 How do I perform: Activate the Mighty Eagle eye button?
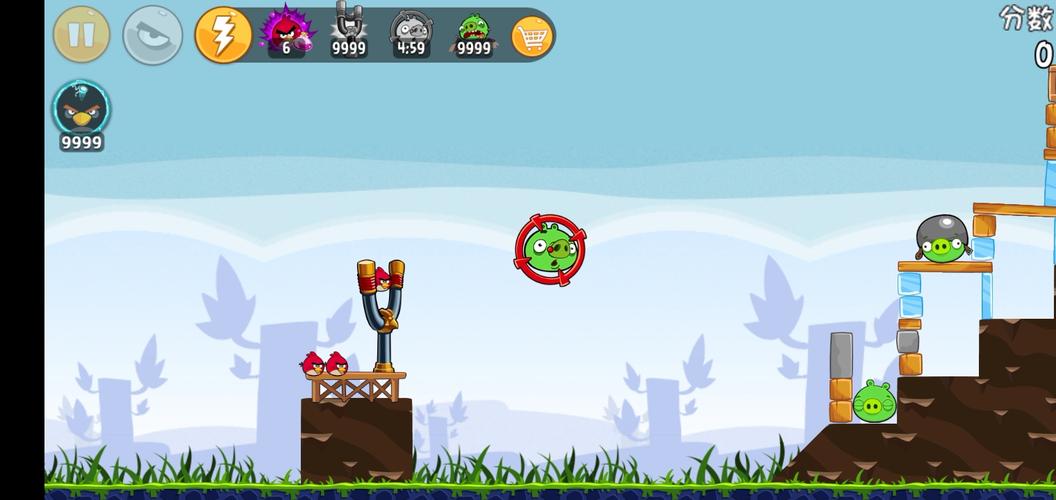152,35
